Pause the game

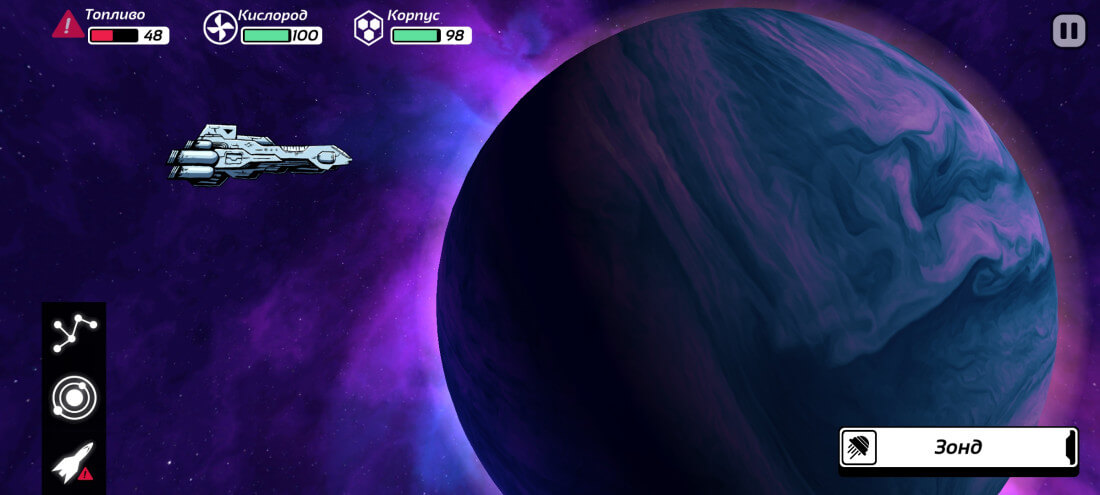pos(1069,31)
